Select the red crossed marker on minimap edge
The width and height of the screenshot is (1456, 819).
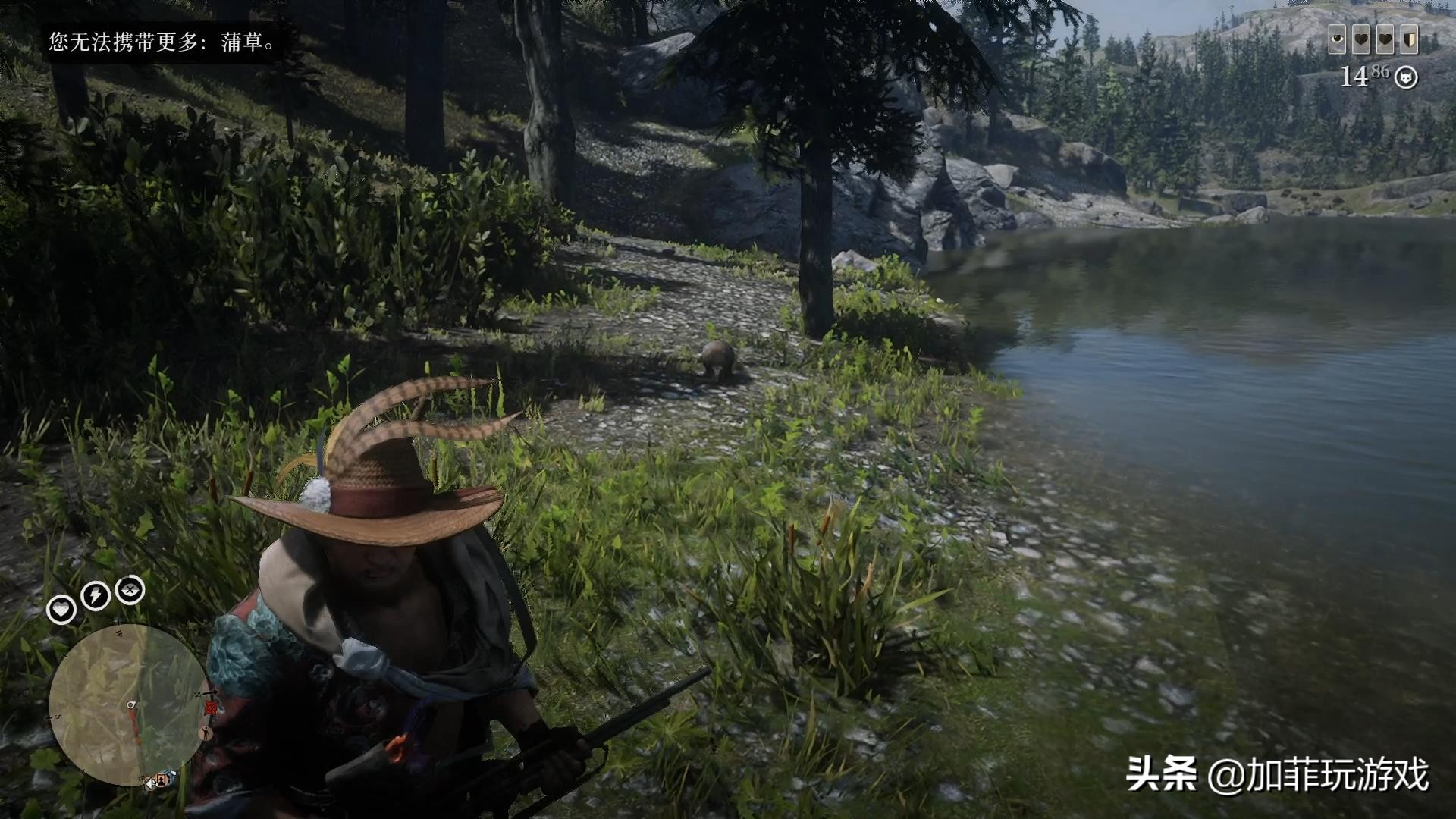pyautogui.click(x=211, y=708)
